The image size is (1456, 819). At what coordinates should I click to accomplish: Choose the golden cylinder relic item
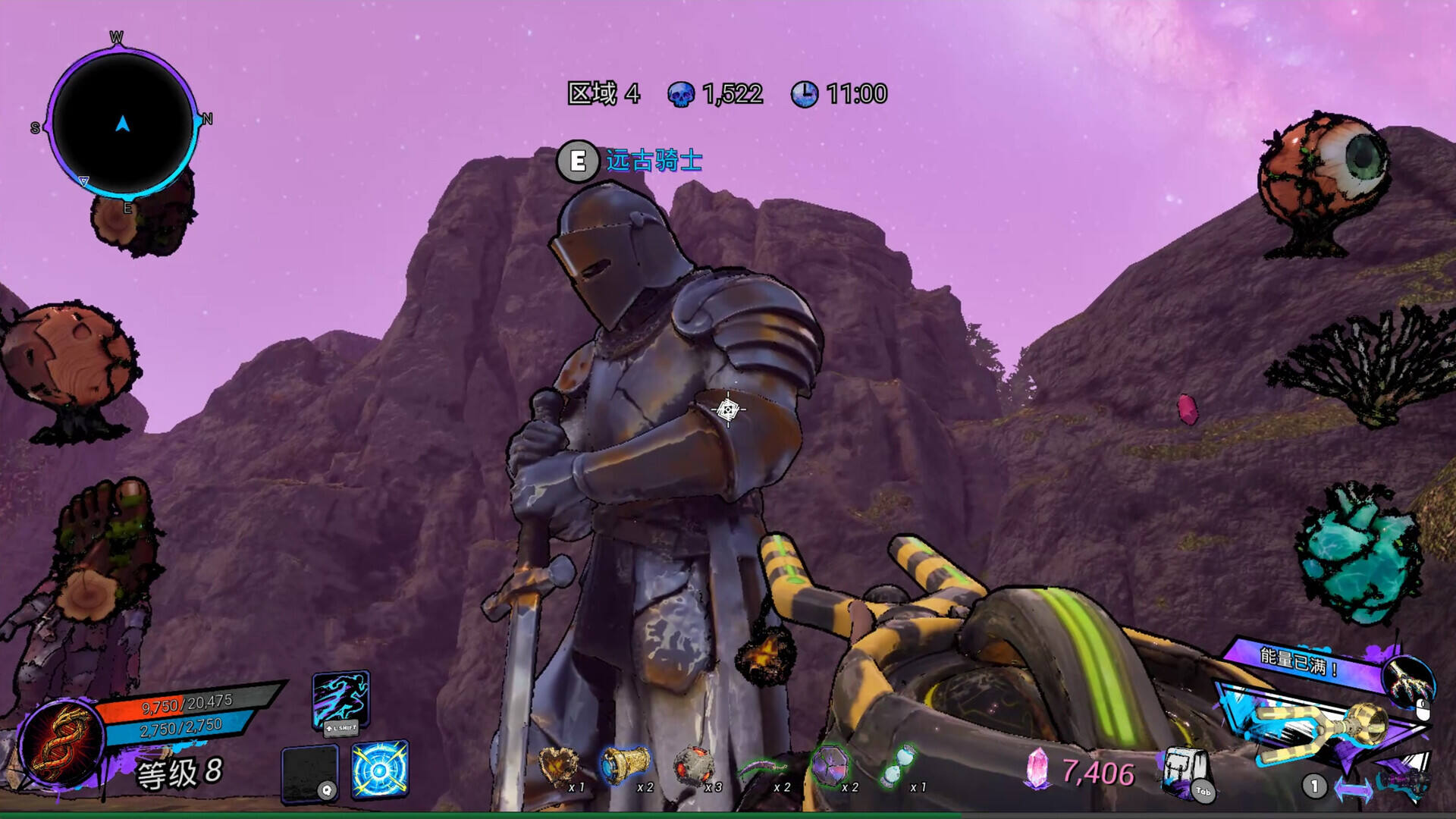[626, 764]
